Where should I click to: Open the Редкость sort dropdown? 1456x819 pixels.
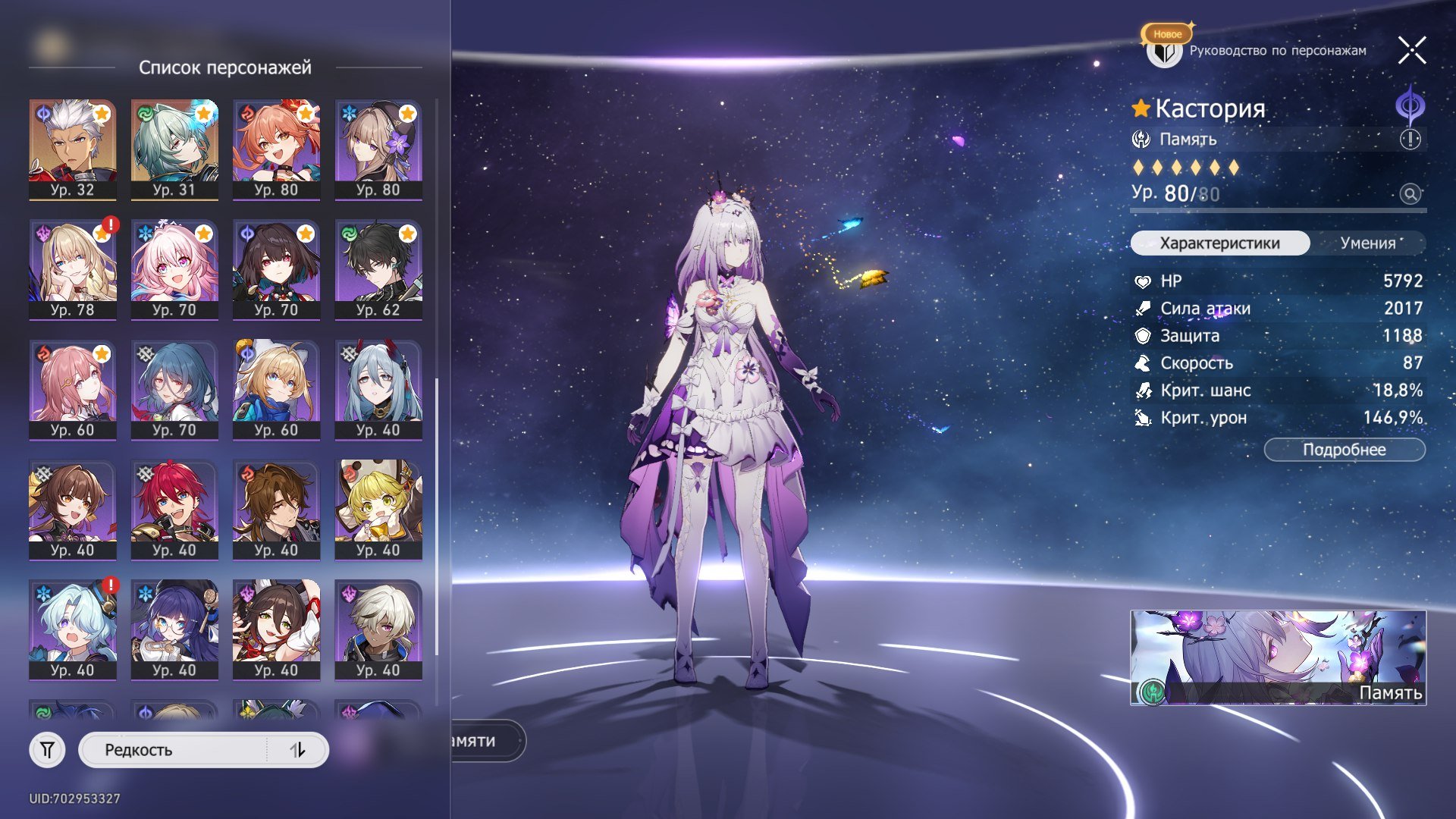174,750
